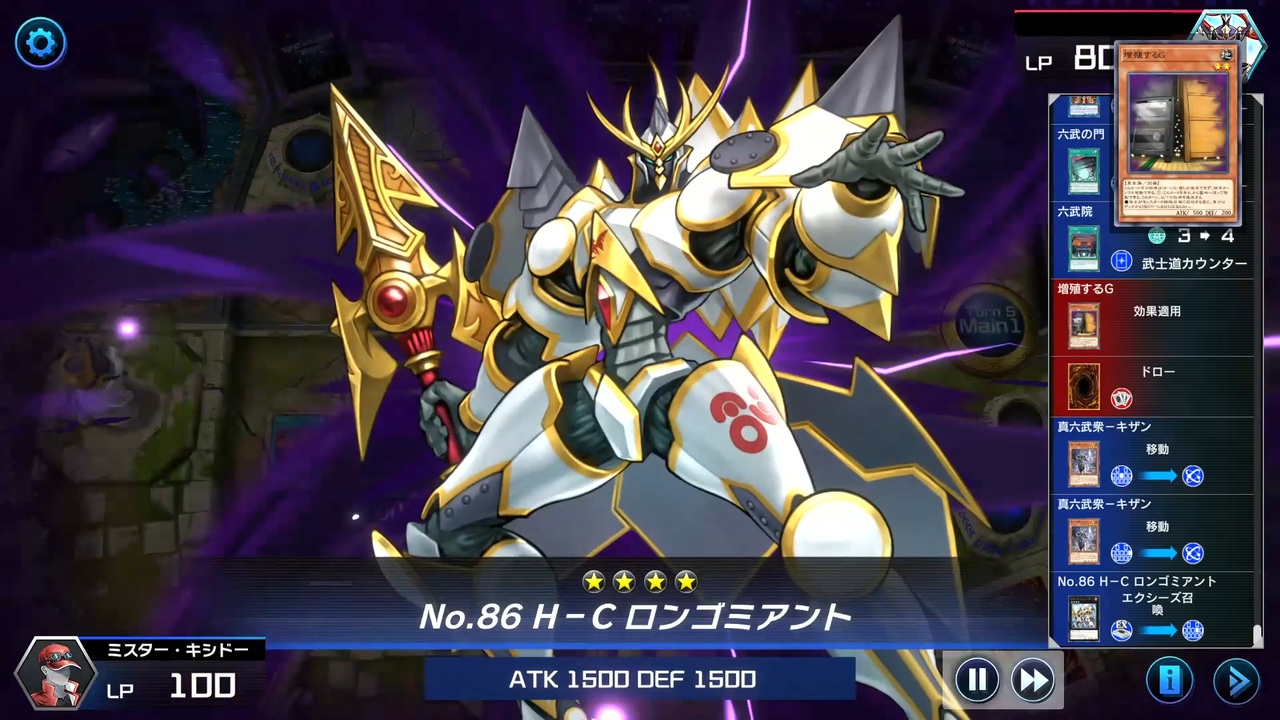1280x720 pixels.
Task: Click the ATK 1500 DEF 1500 display
Action: pos(632,679)
